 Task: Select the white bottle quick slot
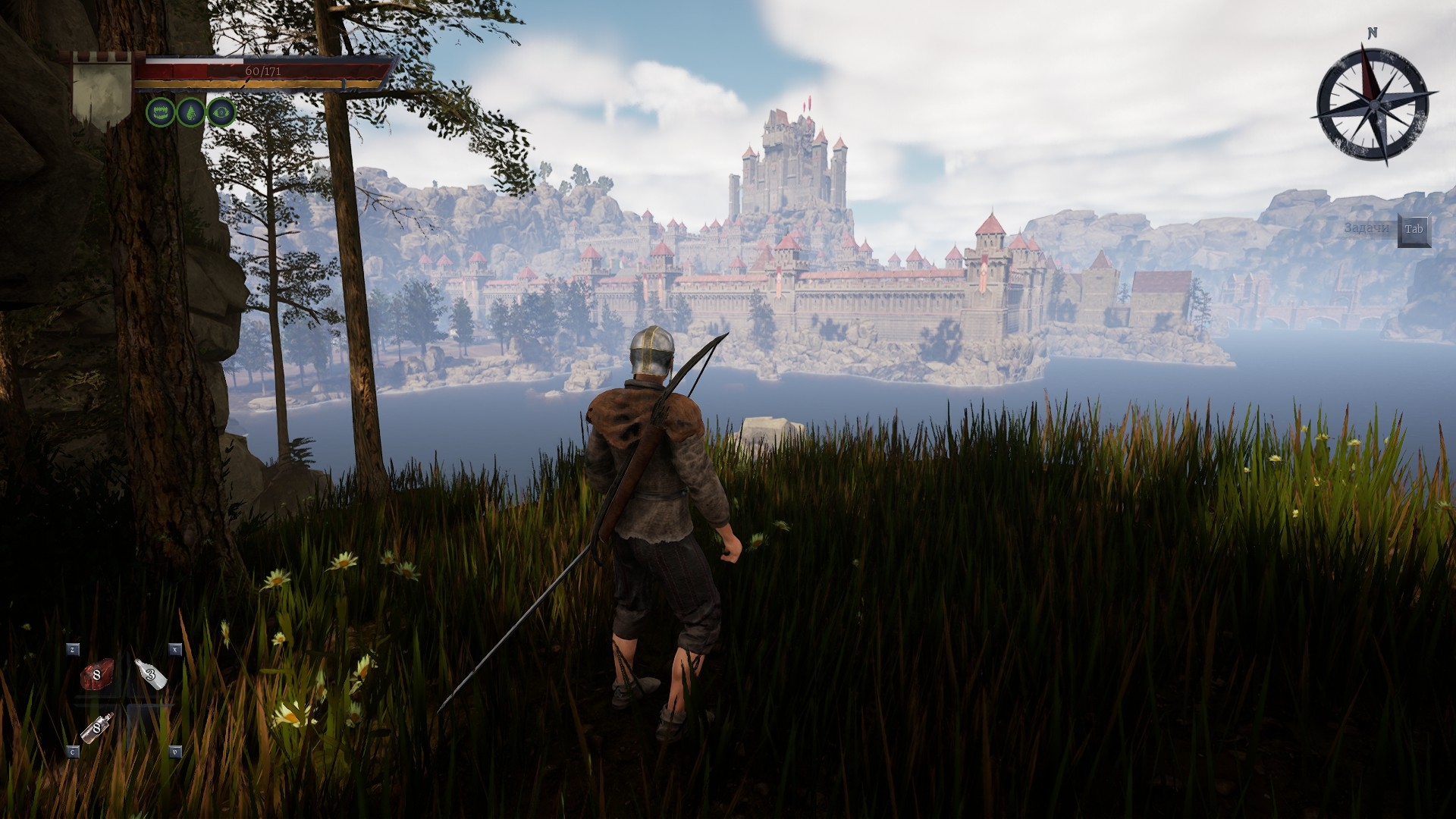click(x=151, y=673)
